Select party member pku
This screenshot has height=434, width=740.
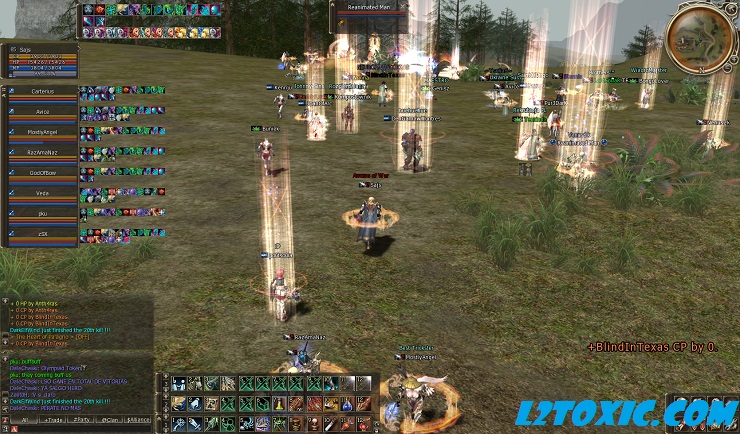tap(42, 213)
